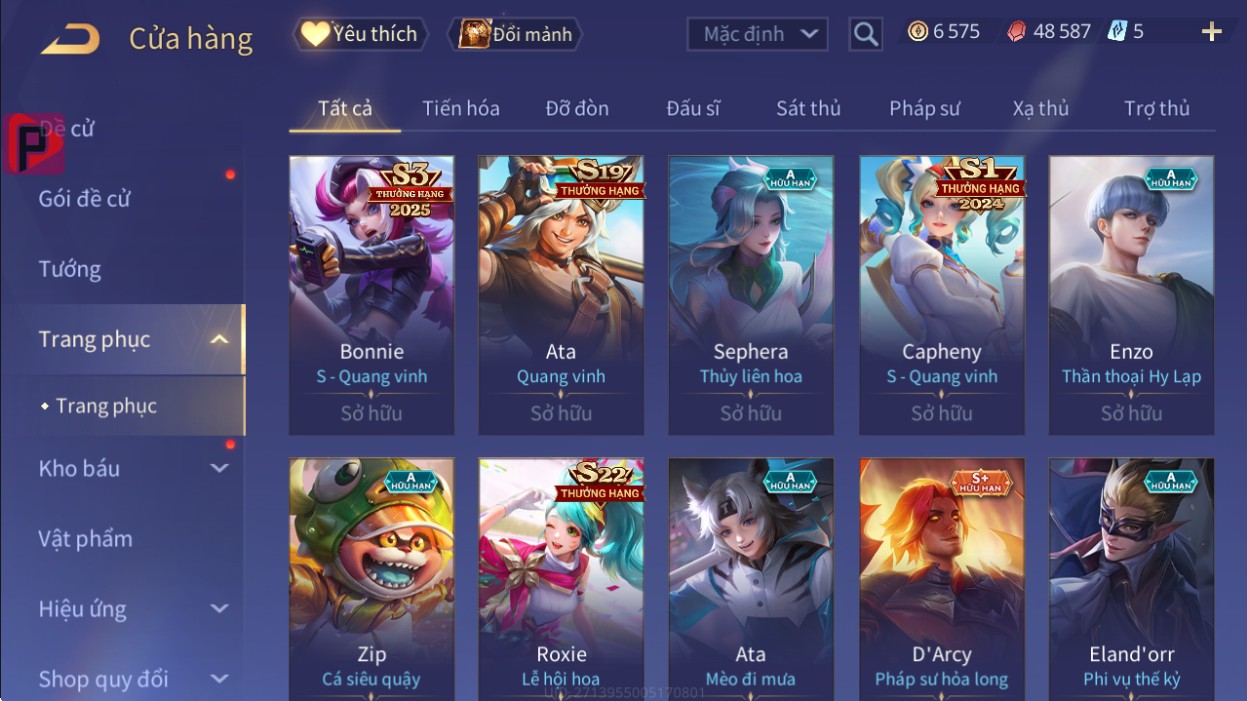This screenshot has height=701, width=1247.
Task: Open the Vật phẩm section
Action: click(86, 539)
